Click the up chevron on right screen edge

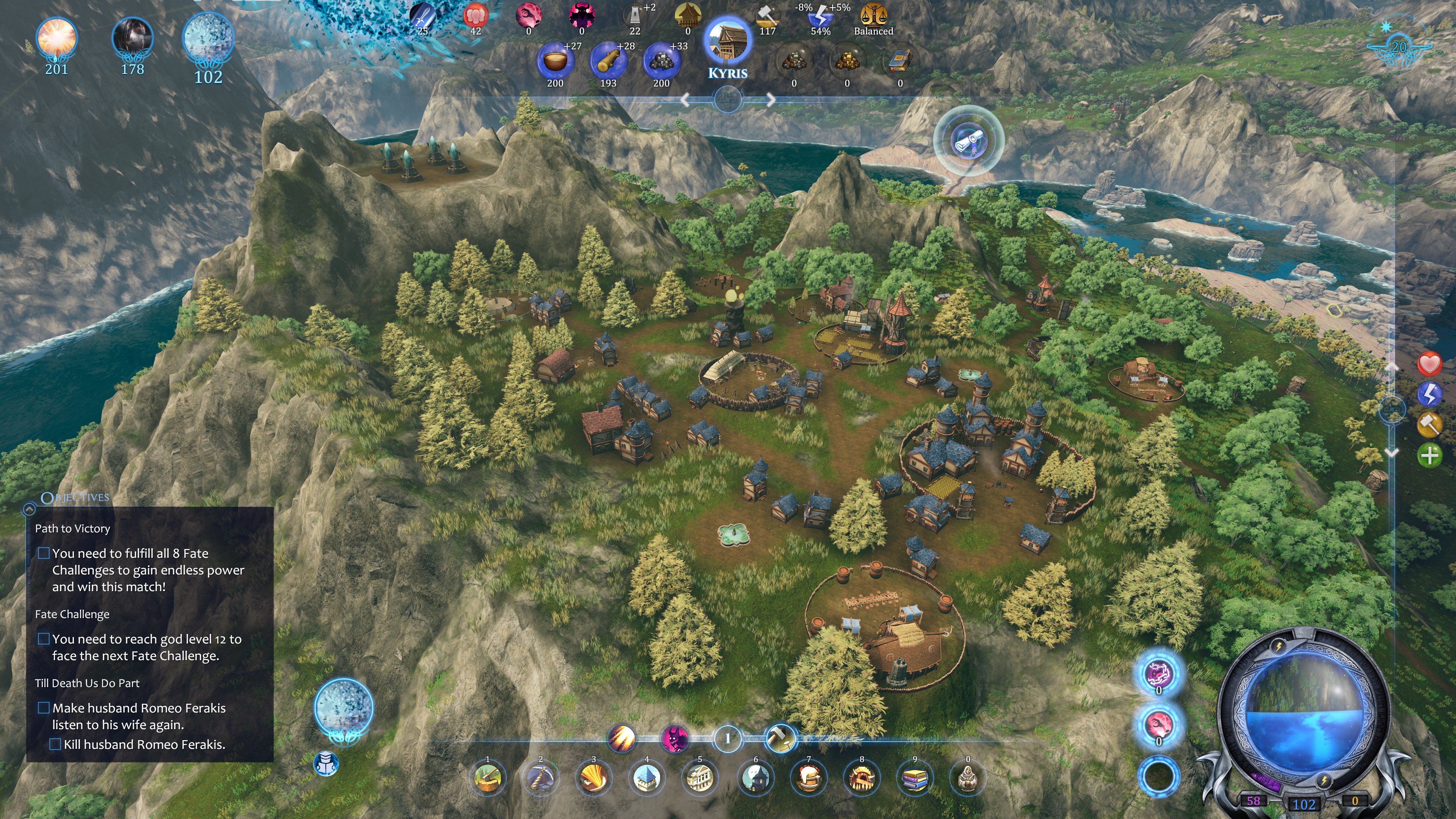(1392, 366)
